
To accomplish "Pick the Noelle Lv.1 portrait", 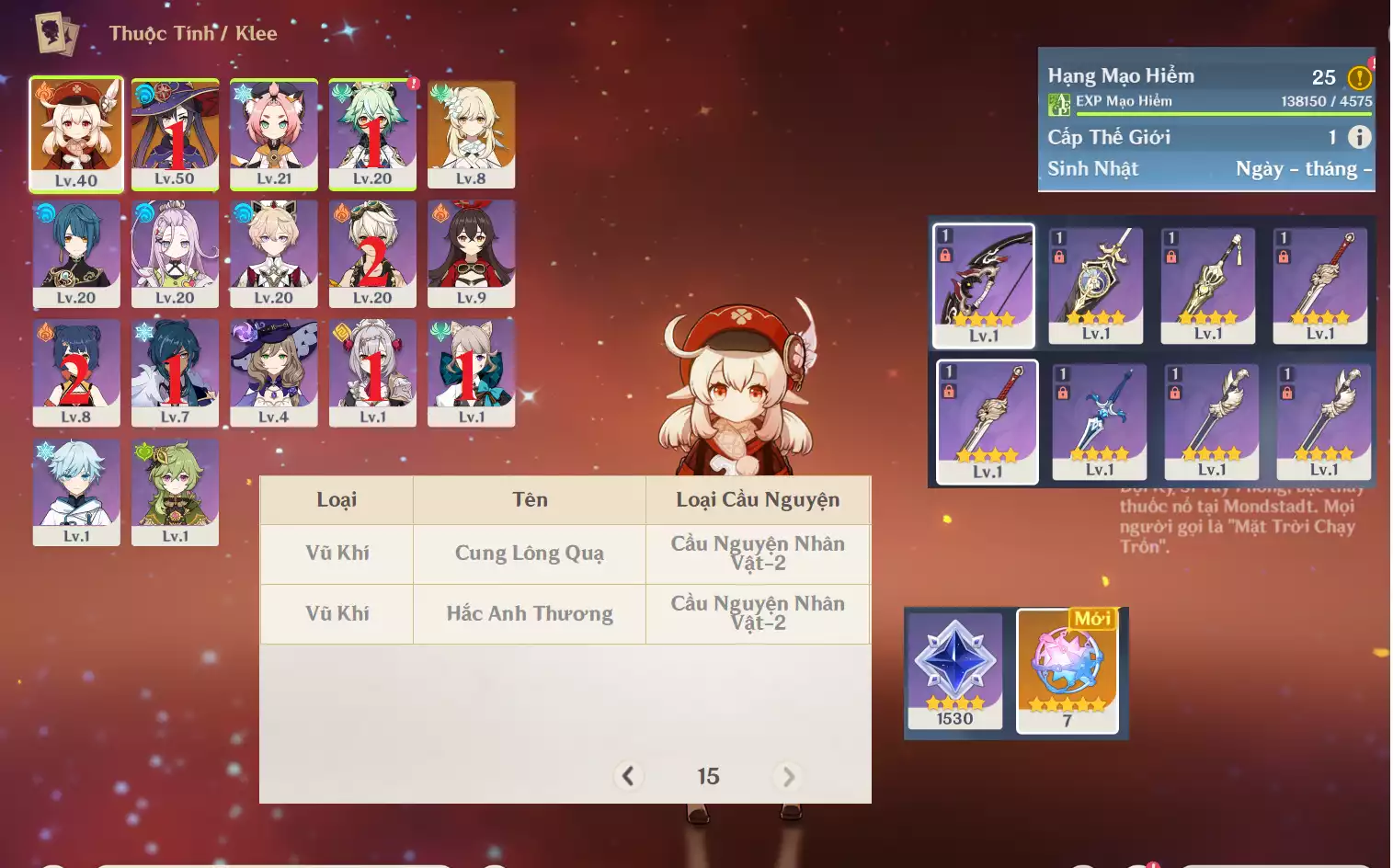I will click(x=372, y=372).
